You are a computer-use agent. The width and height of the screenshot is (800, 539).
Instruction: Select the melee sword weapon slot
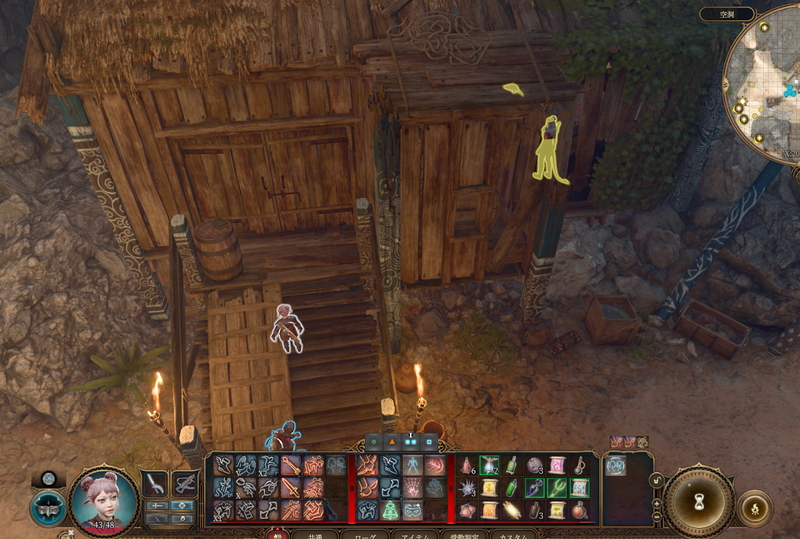155,484
